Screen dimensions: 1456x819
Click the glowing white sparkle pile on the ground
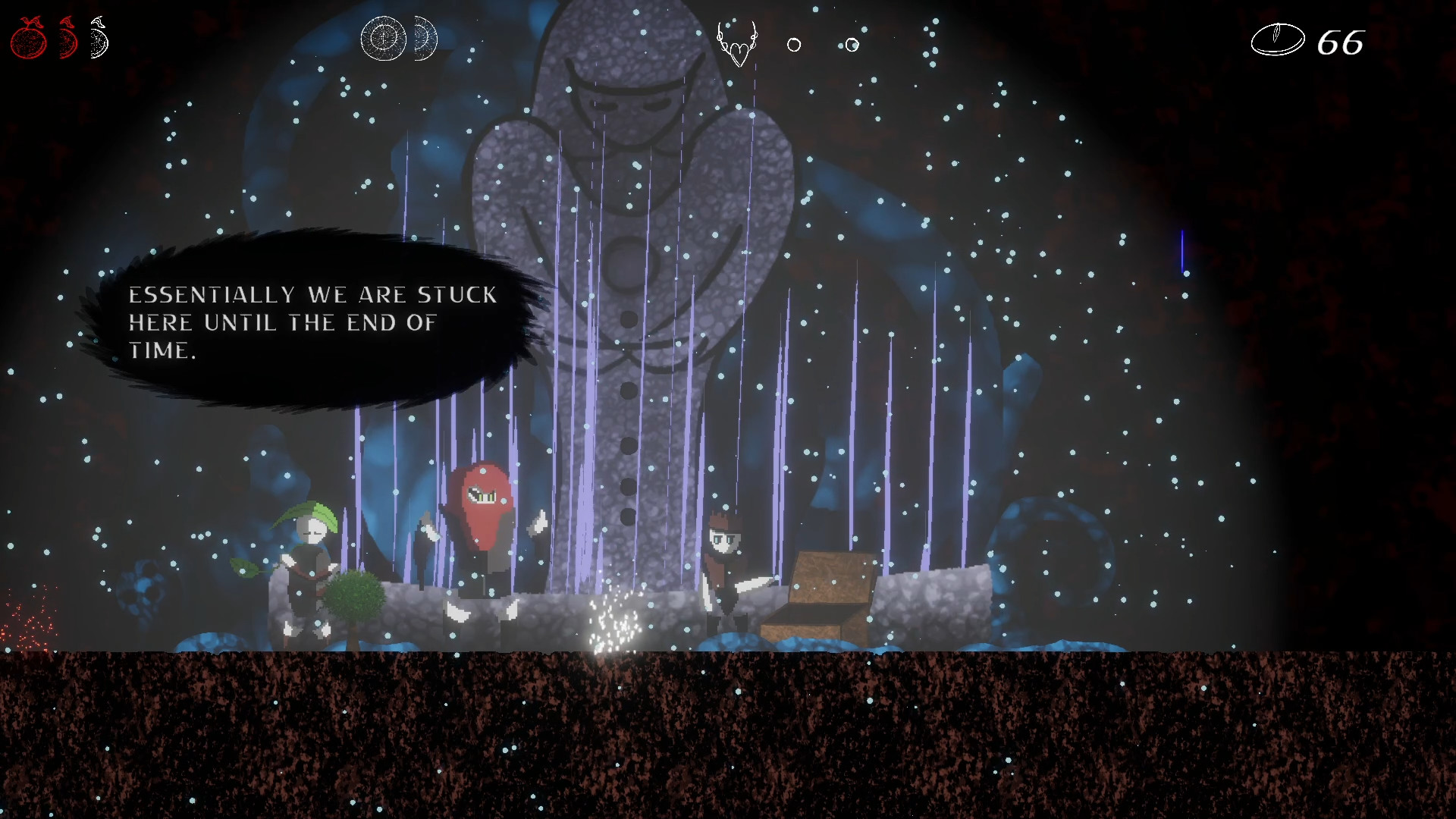point(614,622)
